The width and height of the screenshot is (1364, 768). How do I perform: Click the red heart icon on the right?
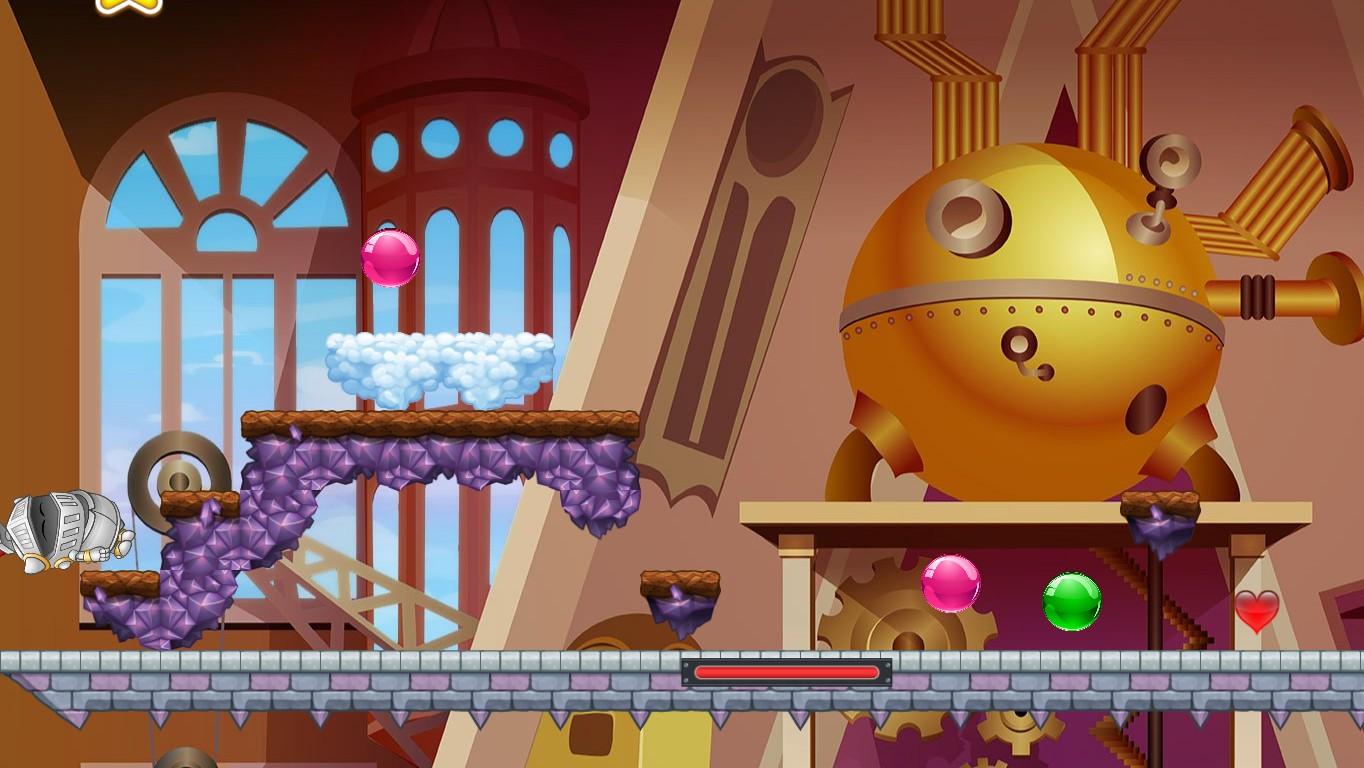(1256, 613)
